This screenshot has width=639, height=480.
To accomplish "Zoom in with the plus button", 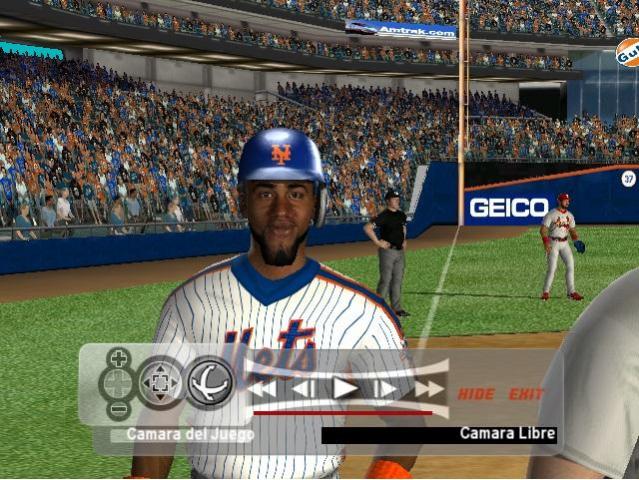I will click(x=118, y=357).
